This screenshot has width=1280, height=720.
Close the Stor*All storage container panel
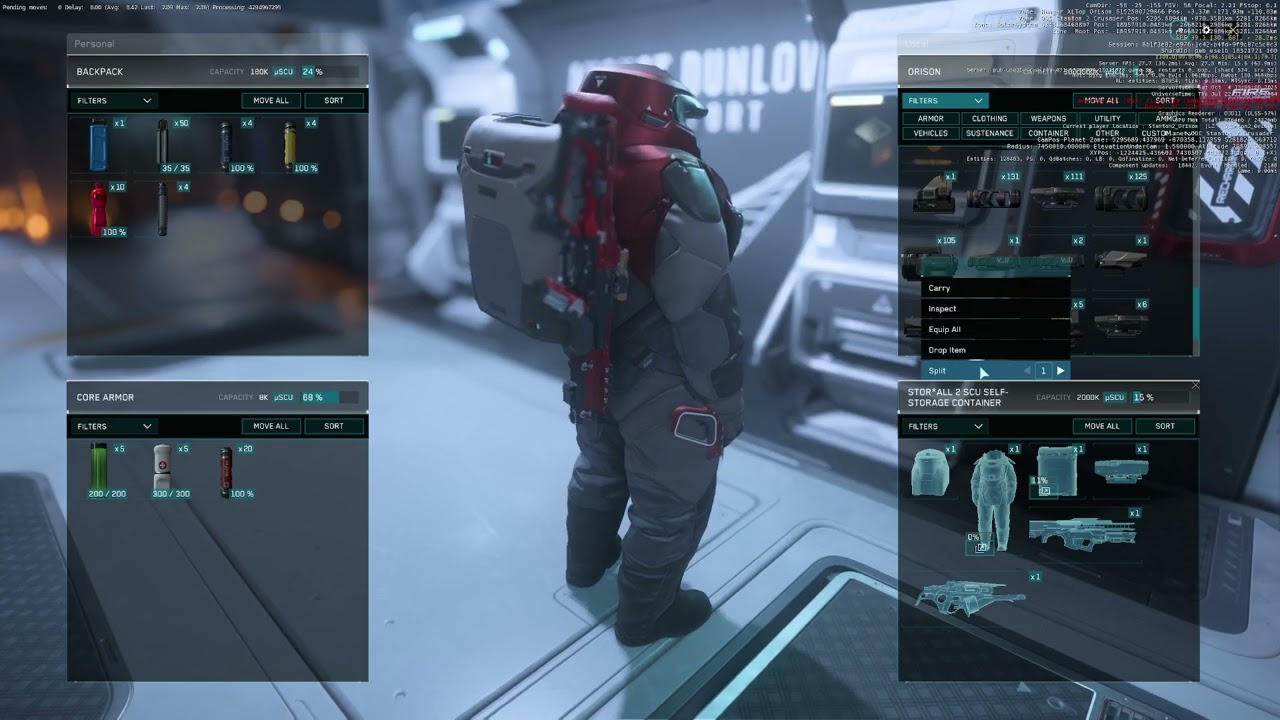tap(1195, 385)
